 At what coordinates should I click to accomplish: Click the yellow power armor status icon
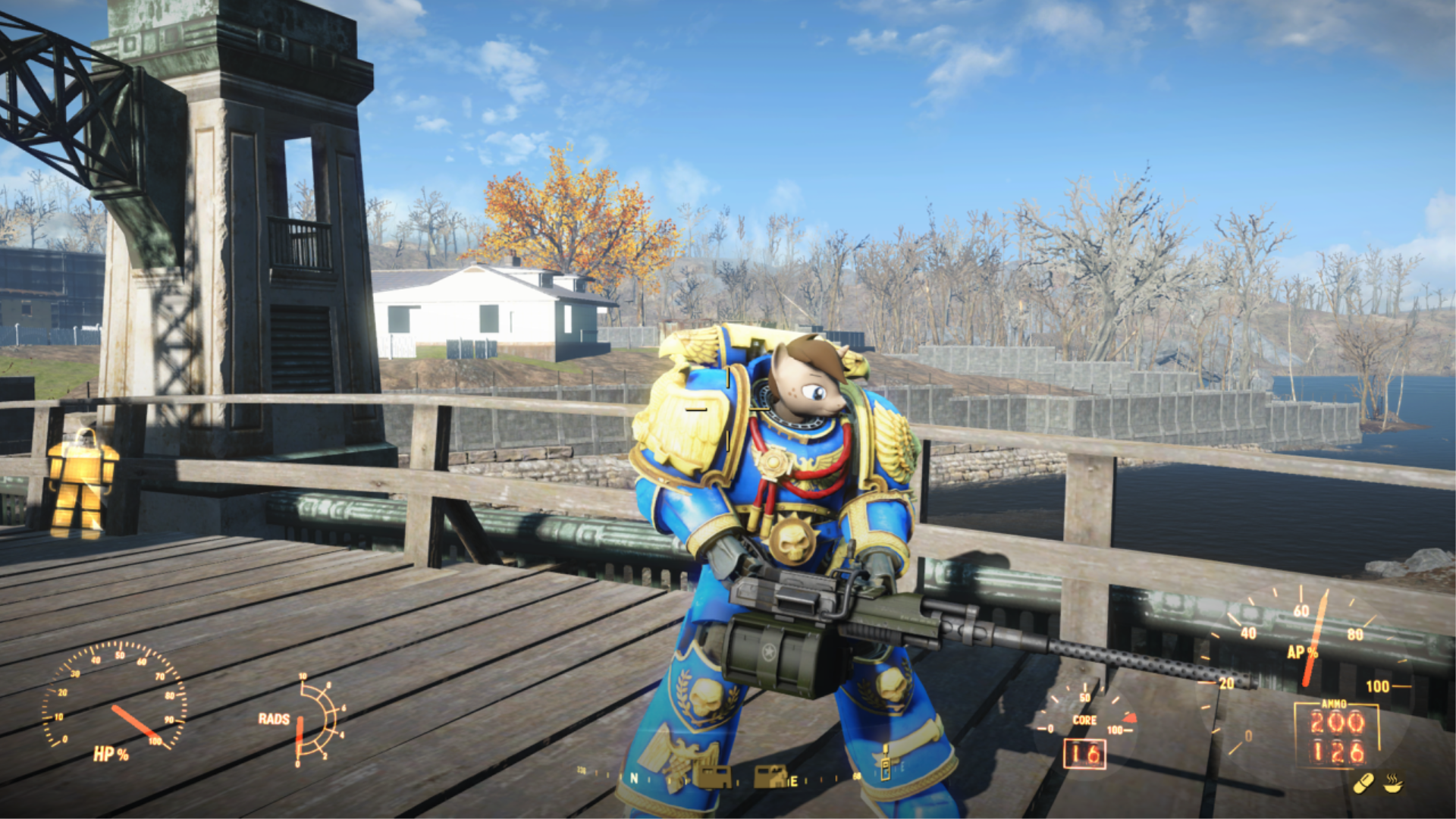click(x=82, y=483)
